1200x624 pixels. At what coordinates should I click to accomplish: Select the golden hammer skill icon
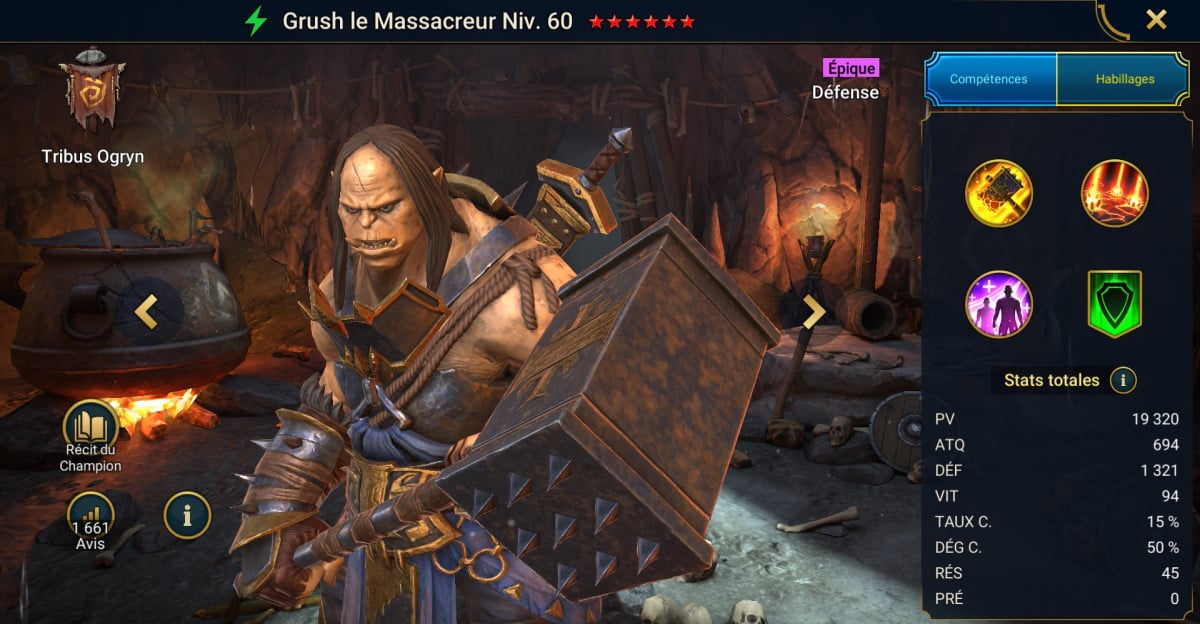999,193
